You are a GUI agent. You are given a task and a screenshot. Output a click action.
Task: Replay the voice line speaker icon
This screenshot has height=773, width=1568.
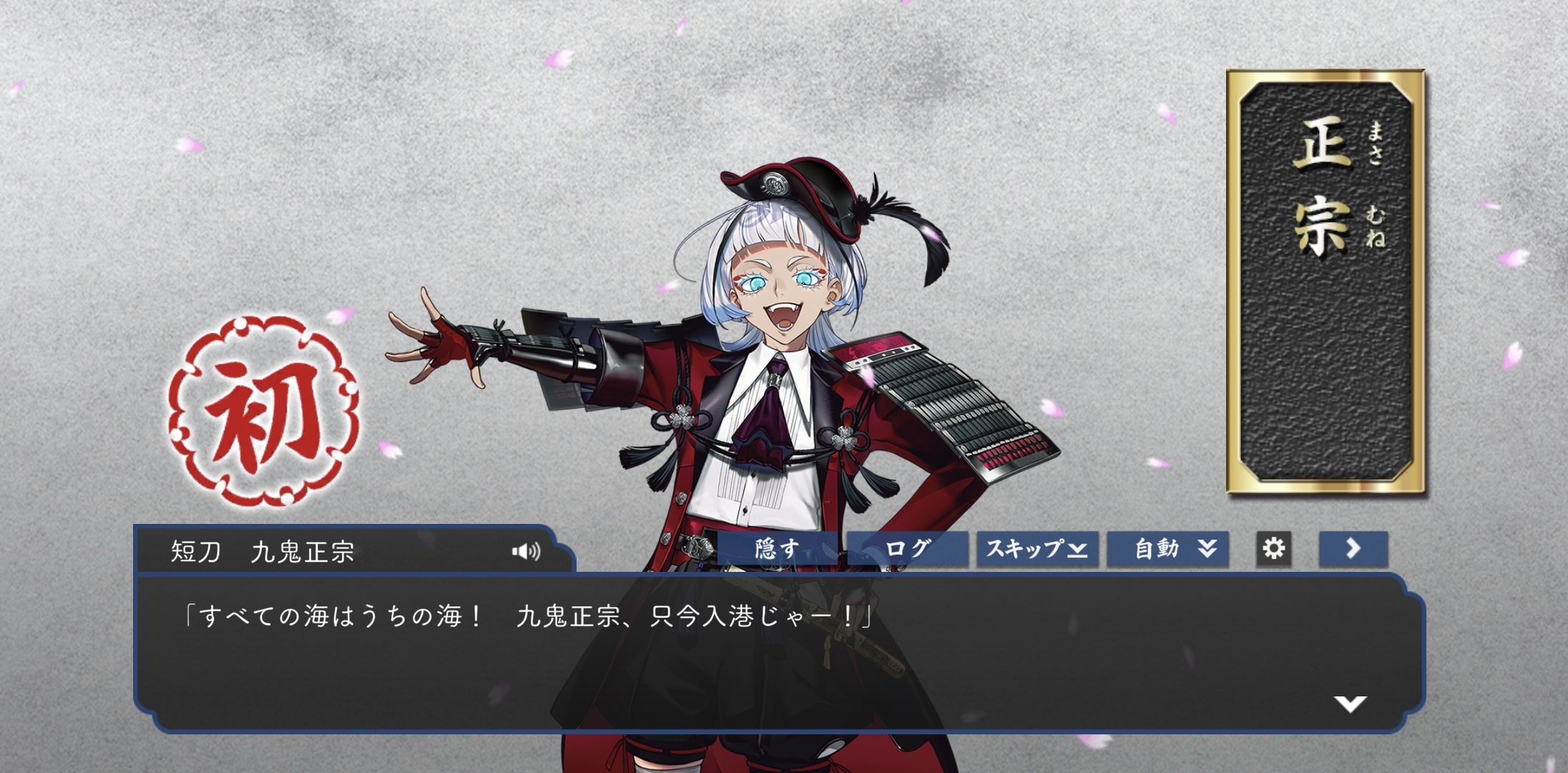pos(526,551)
